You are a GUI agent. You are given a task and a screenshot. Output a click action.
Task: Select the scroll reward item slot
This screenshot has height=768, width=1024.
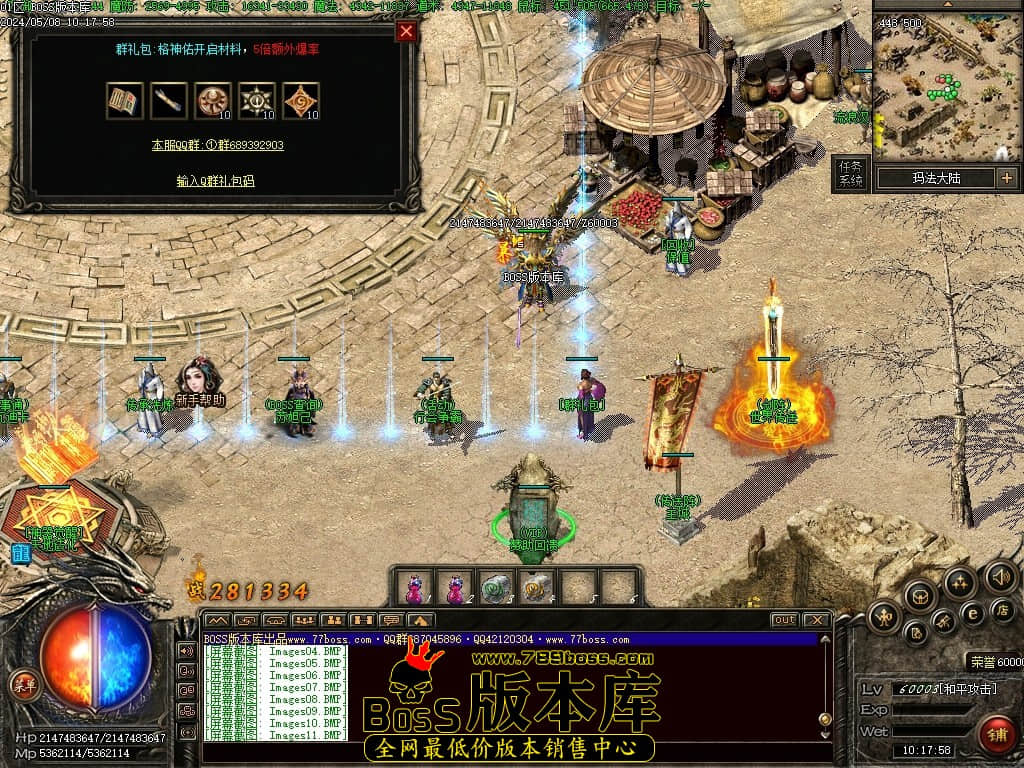pyautogui.click(x=169, y=100)
